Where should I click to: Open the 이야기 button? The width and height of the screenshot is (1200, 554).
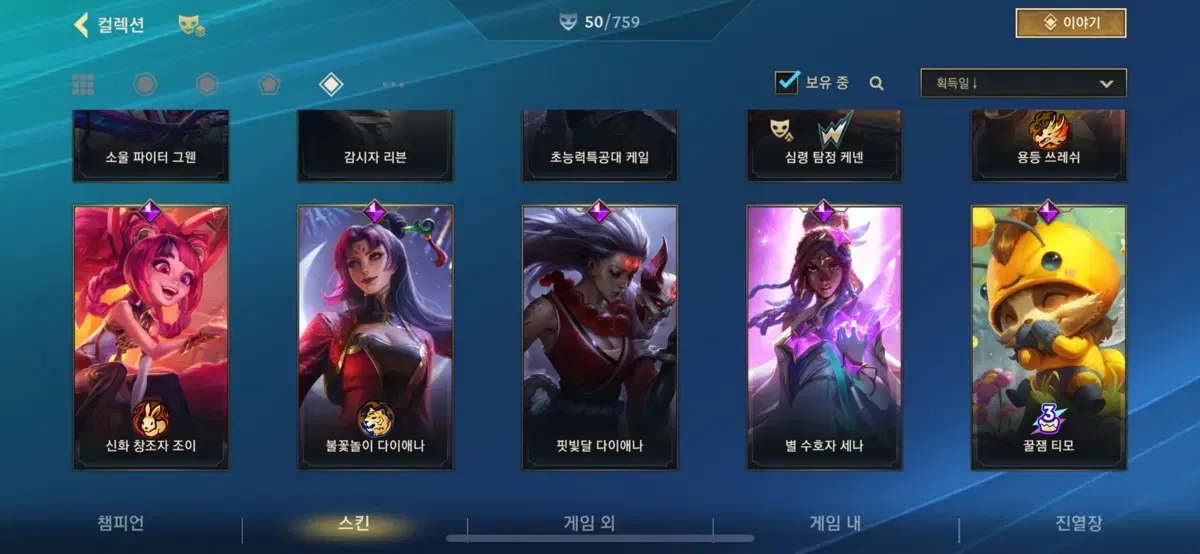tap(1070, 23)
